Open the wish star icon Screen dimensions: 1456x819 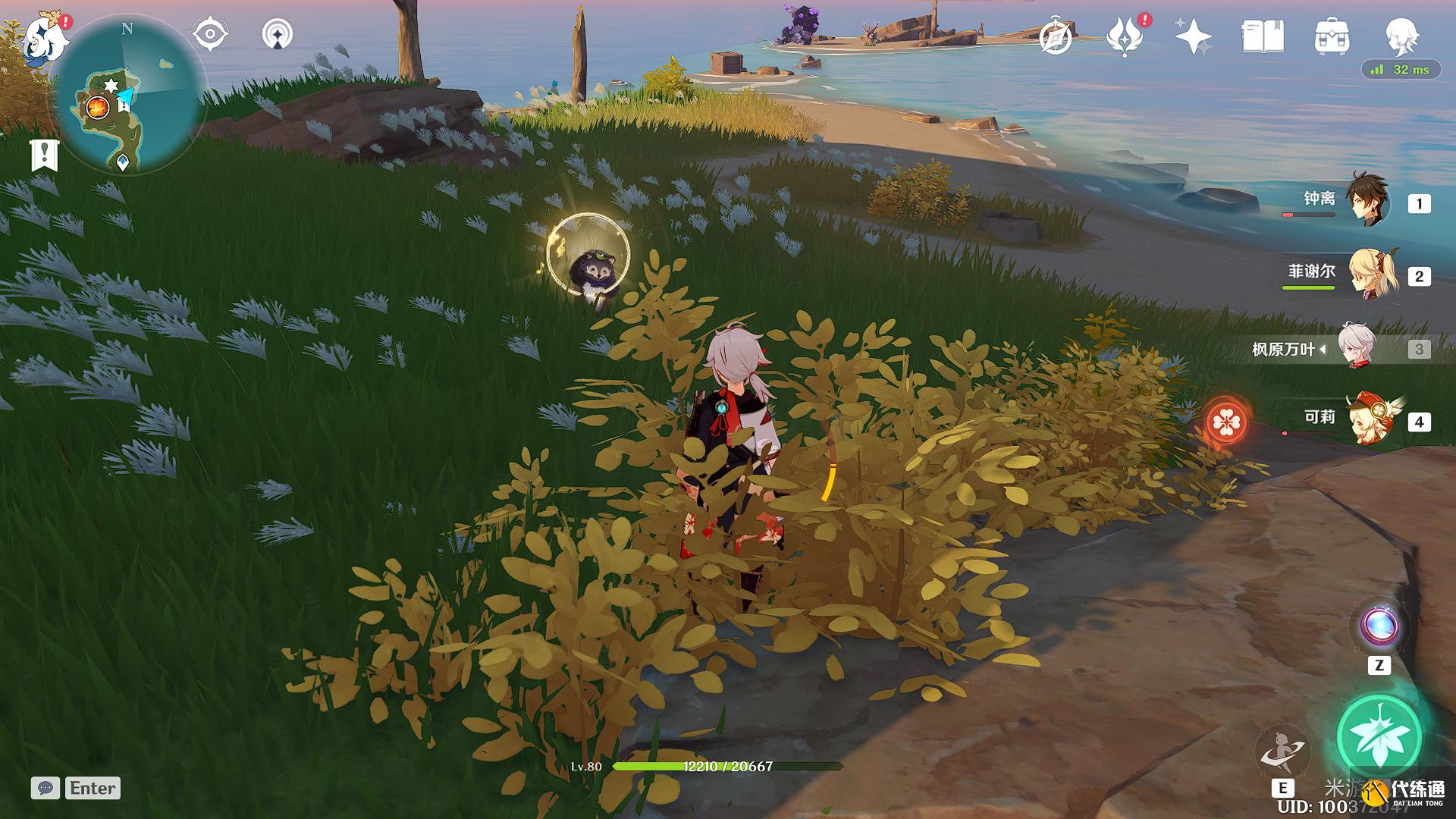[1193, 37]
